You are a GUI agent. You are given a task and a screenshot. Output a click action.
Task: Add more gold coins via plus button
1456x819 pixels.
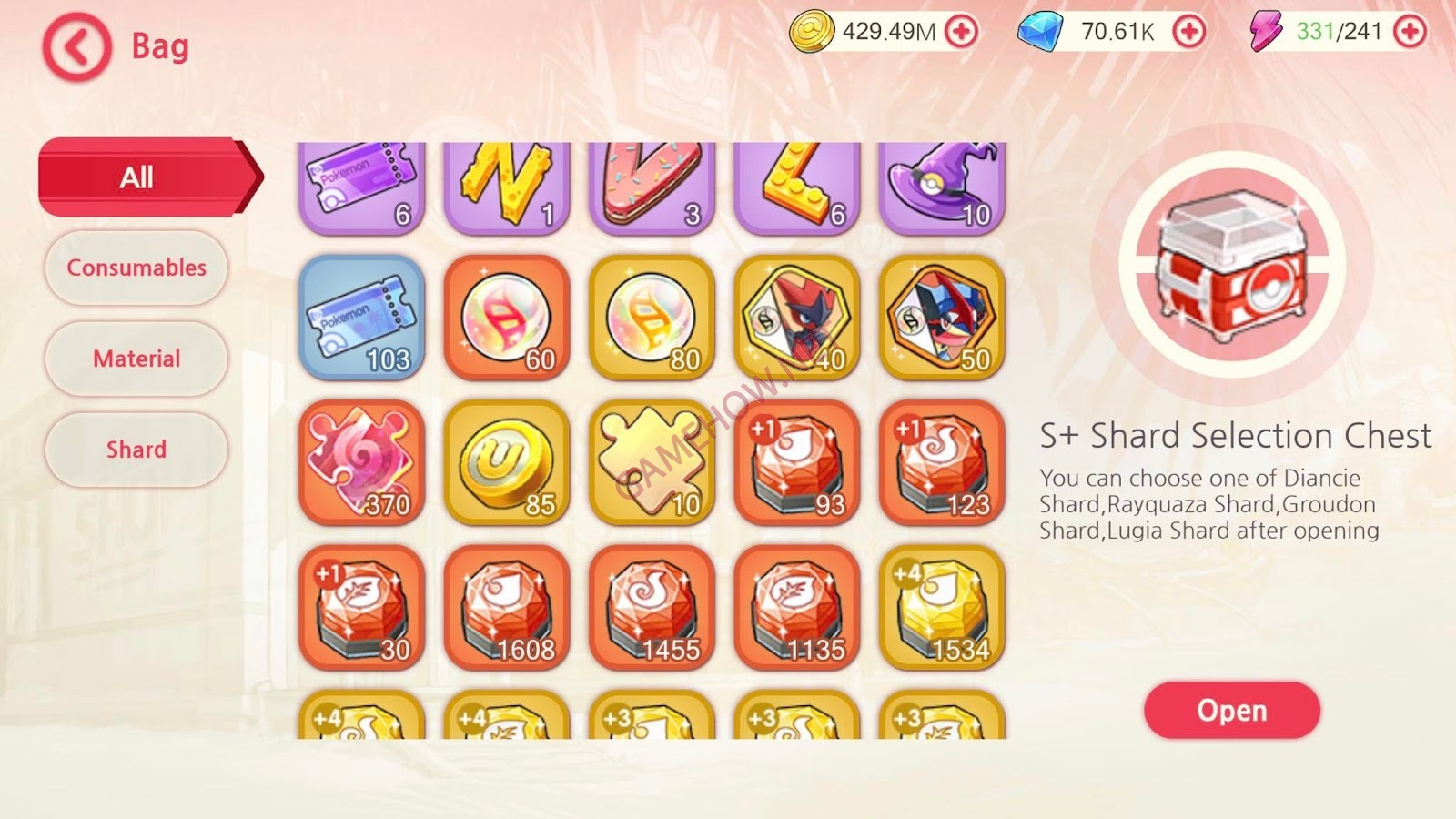click(961, 31)
